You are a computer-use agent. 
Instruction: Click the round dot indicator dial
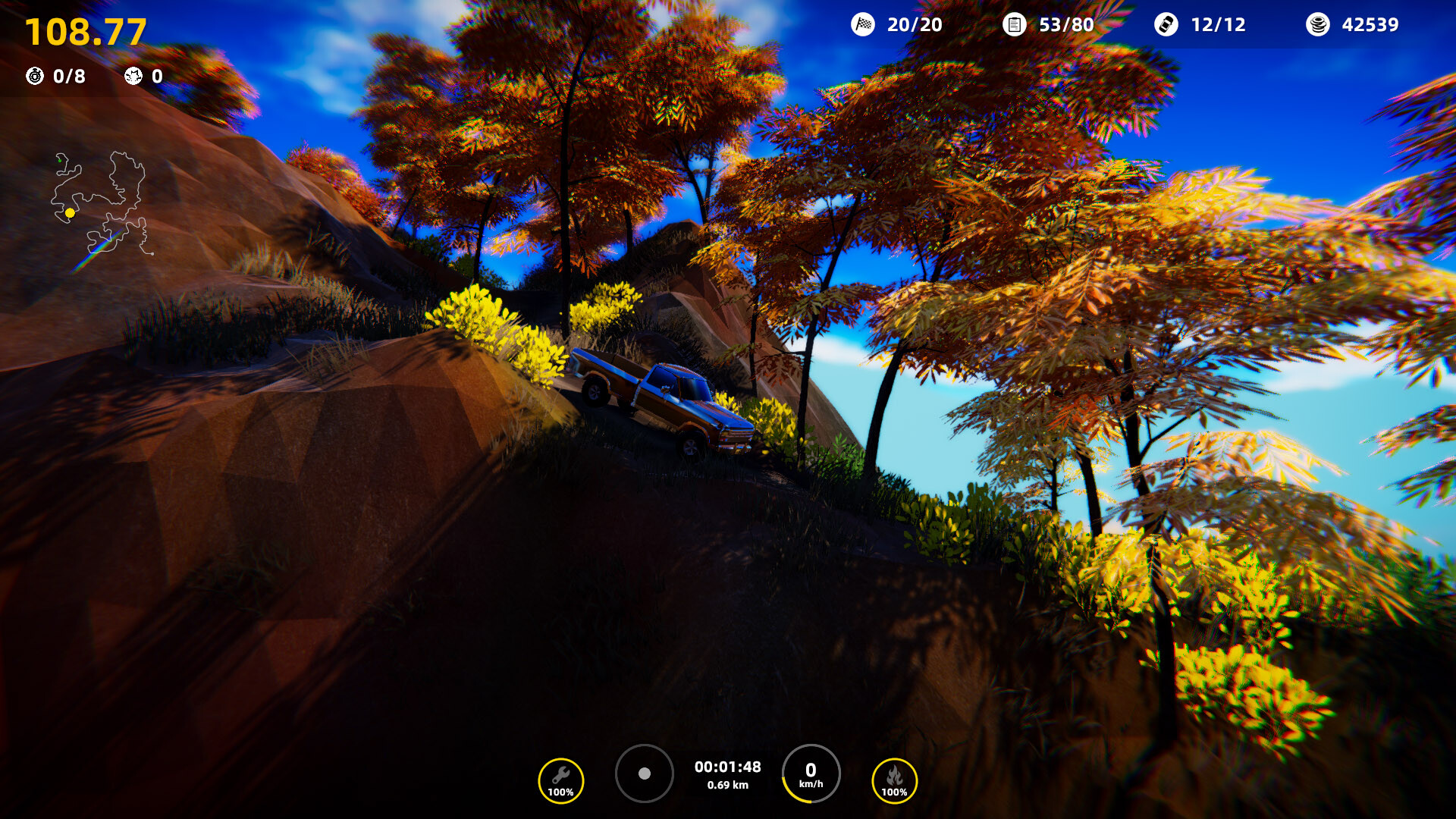click(645, 773)
